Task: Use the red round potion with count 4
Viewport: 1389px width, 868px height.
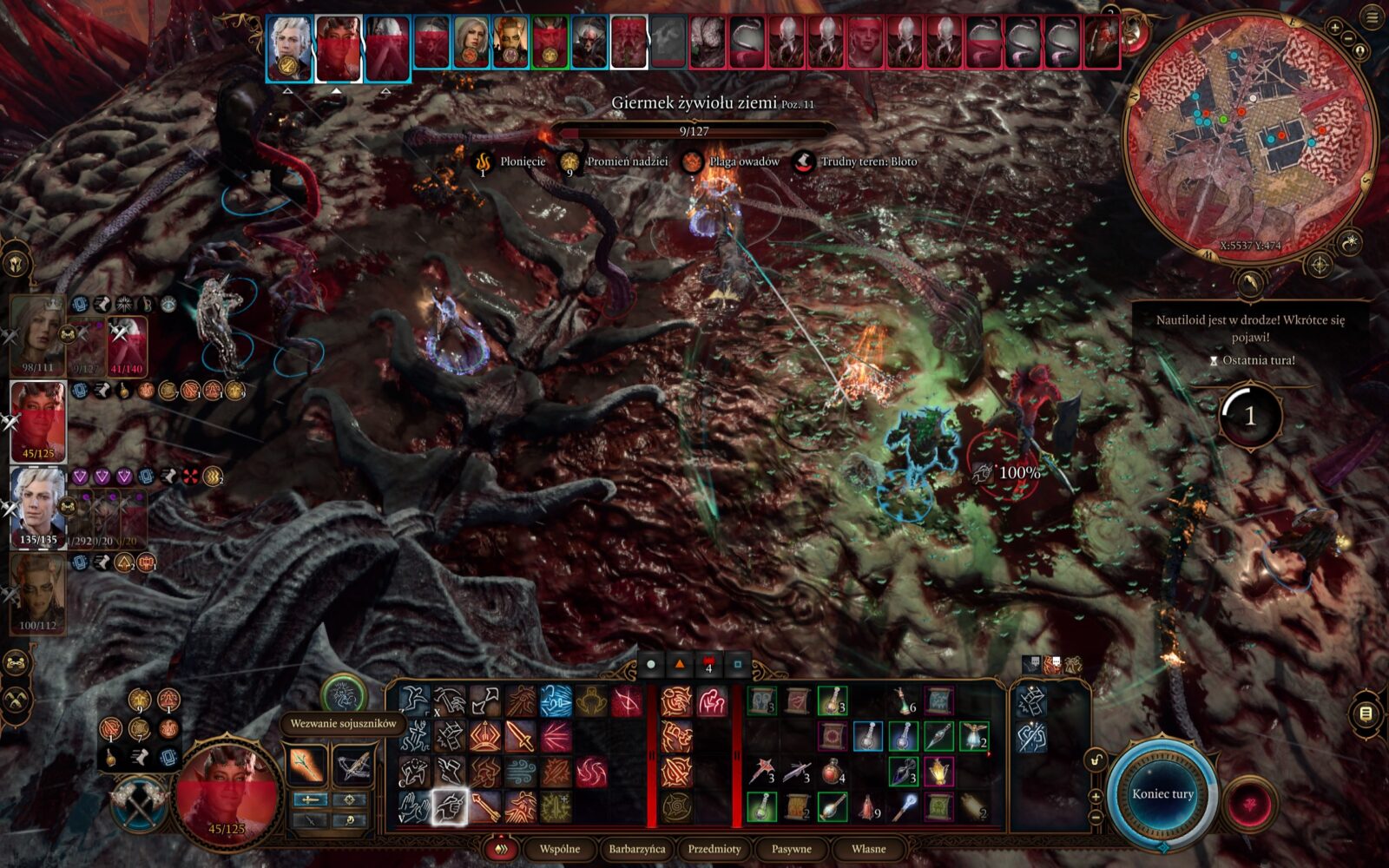Action: click(833, 771)
